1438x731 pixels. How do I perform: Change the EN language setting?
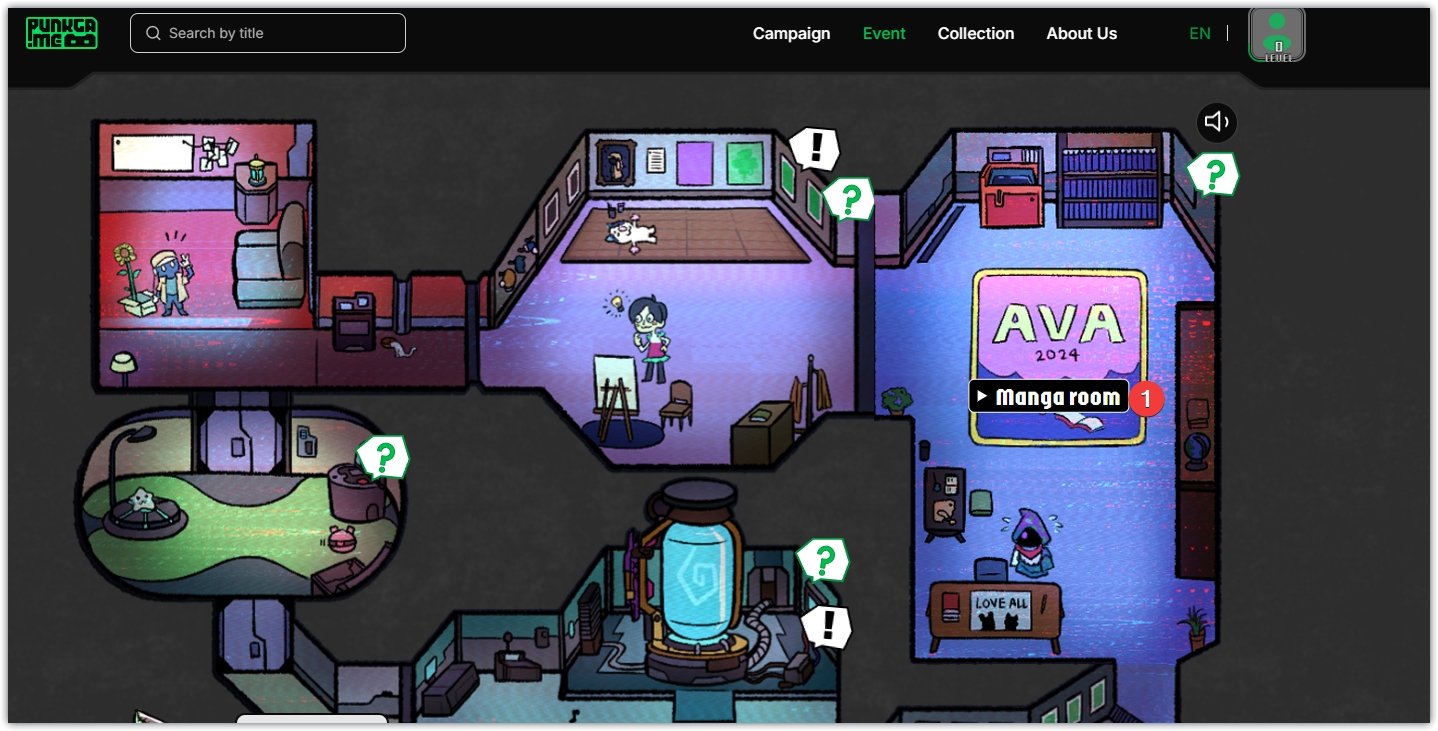1199,33
